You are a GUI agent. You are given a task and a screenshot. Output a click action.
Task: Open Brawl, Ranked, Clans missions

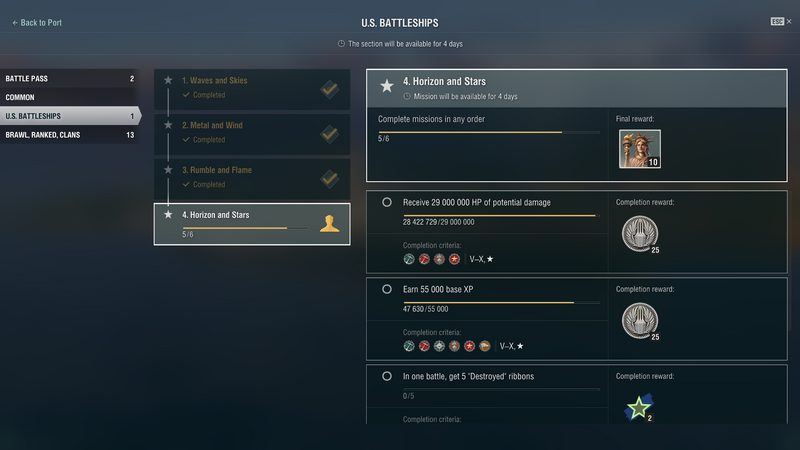pyautogui.click(x=68, y=135)
